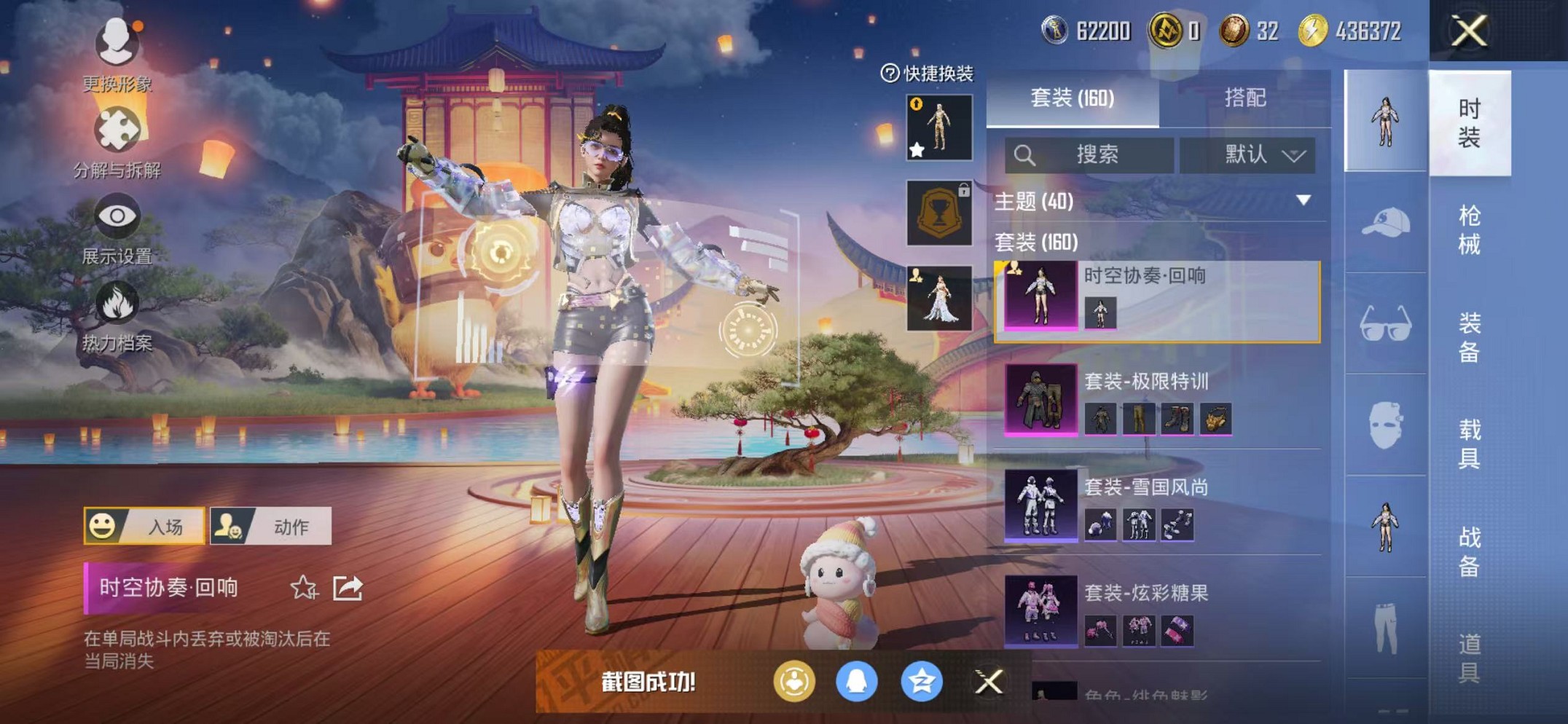Image resolution: width=1568 pixels, height=724 pixels.
Task: Open 展示设置 display settings
Action: [x=119, y=215]
